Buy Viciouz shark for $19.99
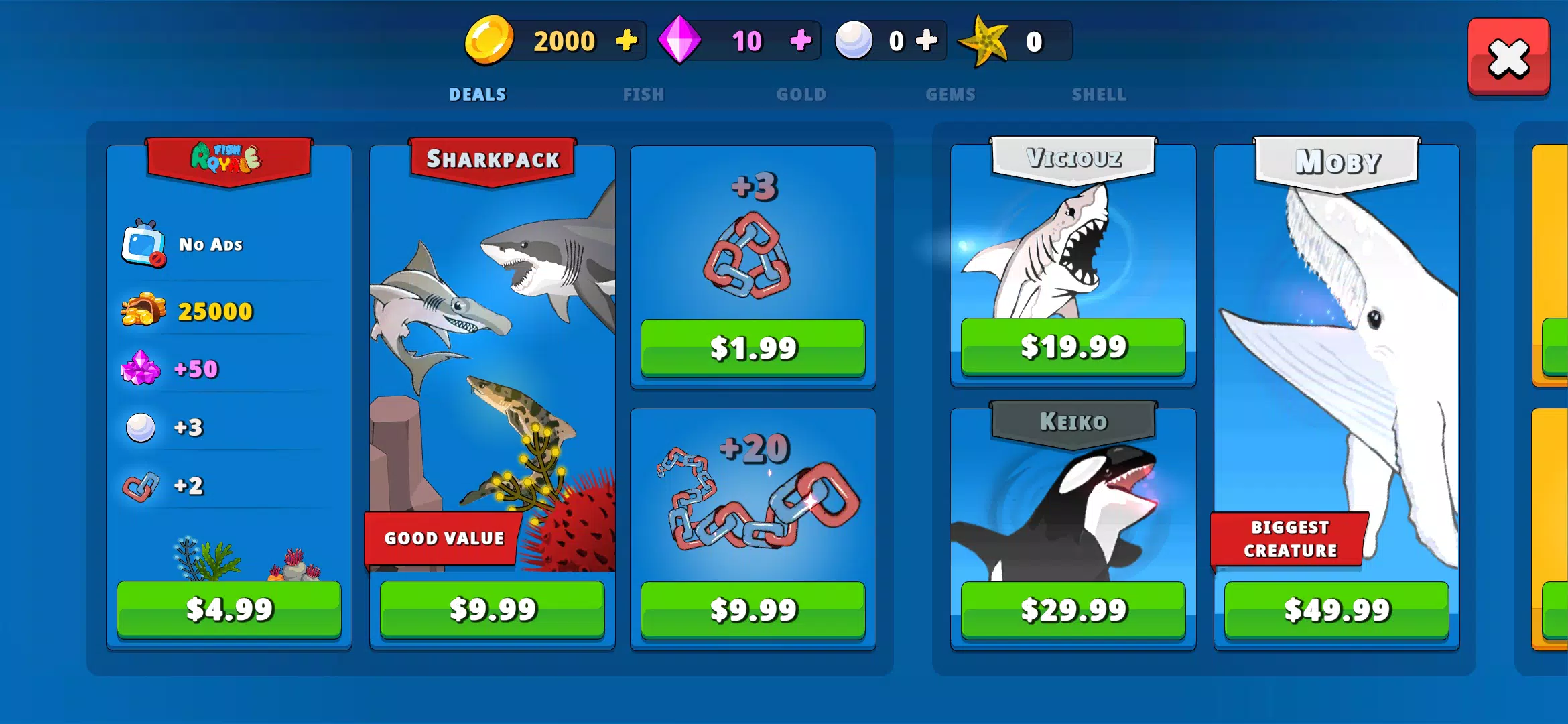This screenshot has height=724, width=1568. click(x=1073, y=347)
